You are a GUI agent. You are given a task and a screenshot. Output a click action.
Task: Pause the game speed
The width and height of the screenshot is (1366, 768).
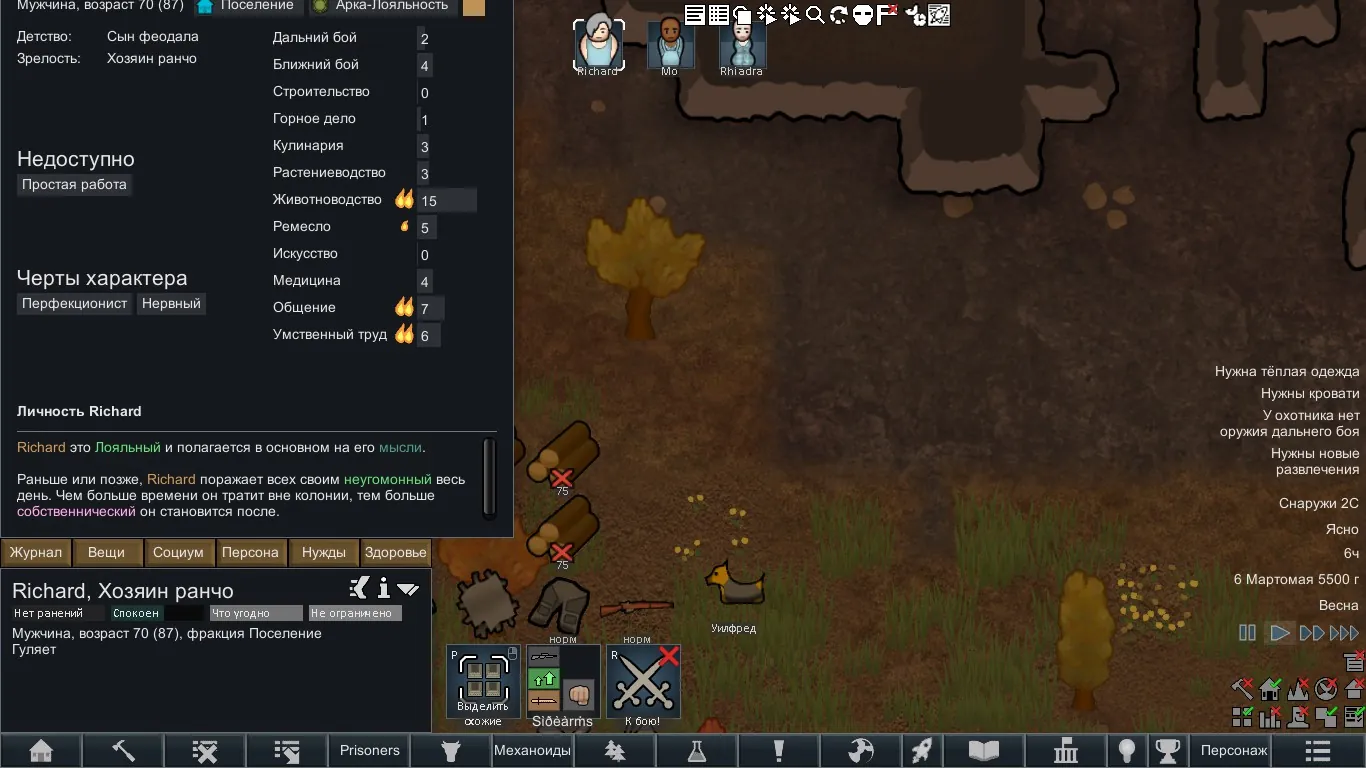tap(1247, 633)
